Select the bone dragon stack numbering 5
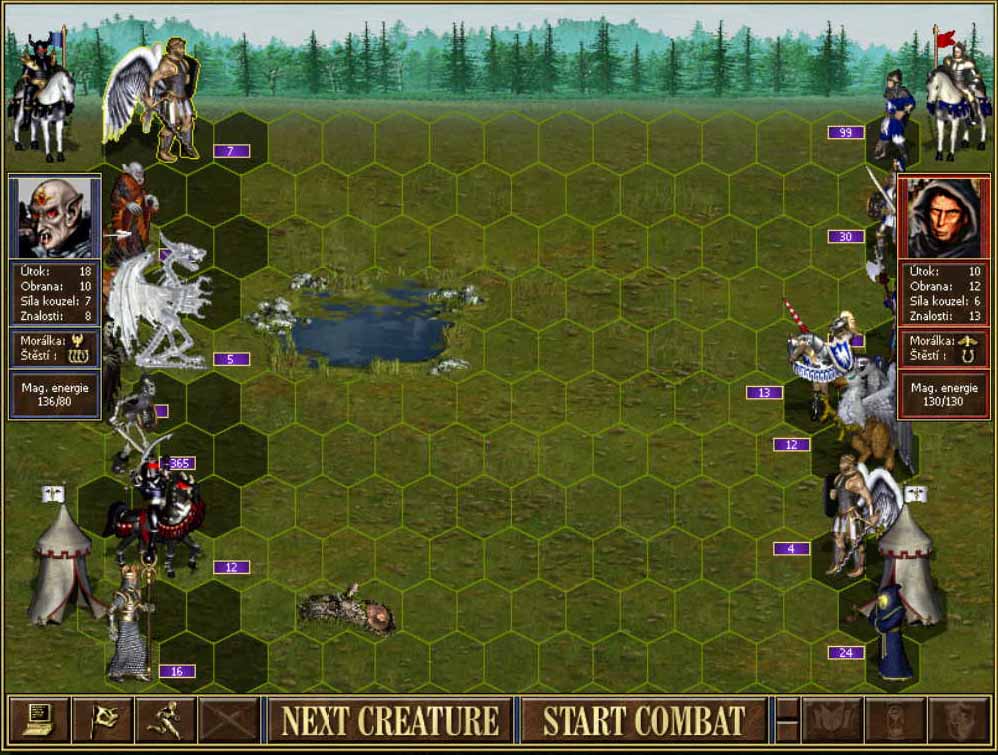The height and width of the screenshot is (755, 998). pos(160,305)
